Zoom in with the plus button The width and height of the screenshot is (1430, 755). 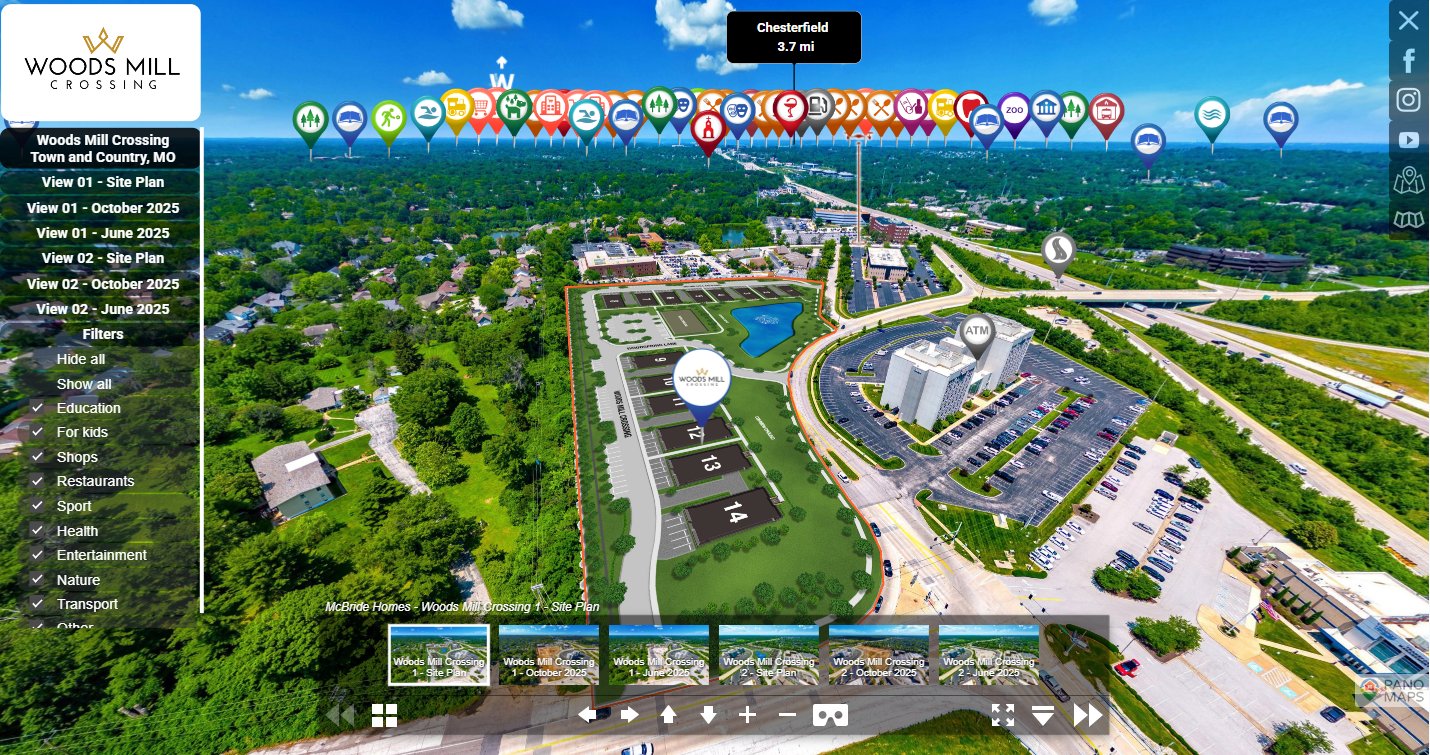pyautogui.click(x=747, y=715)
